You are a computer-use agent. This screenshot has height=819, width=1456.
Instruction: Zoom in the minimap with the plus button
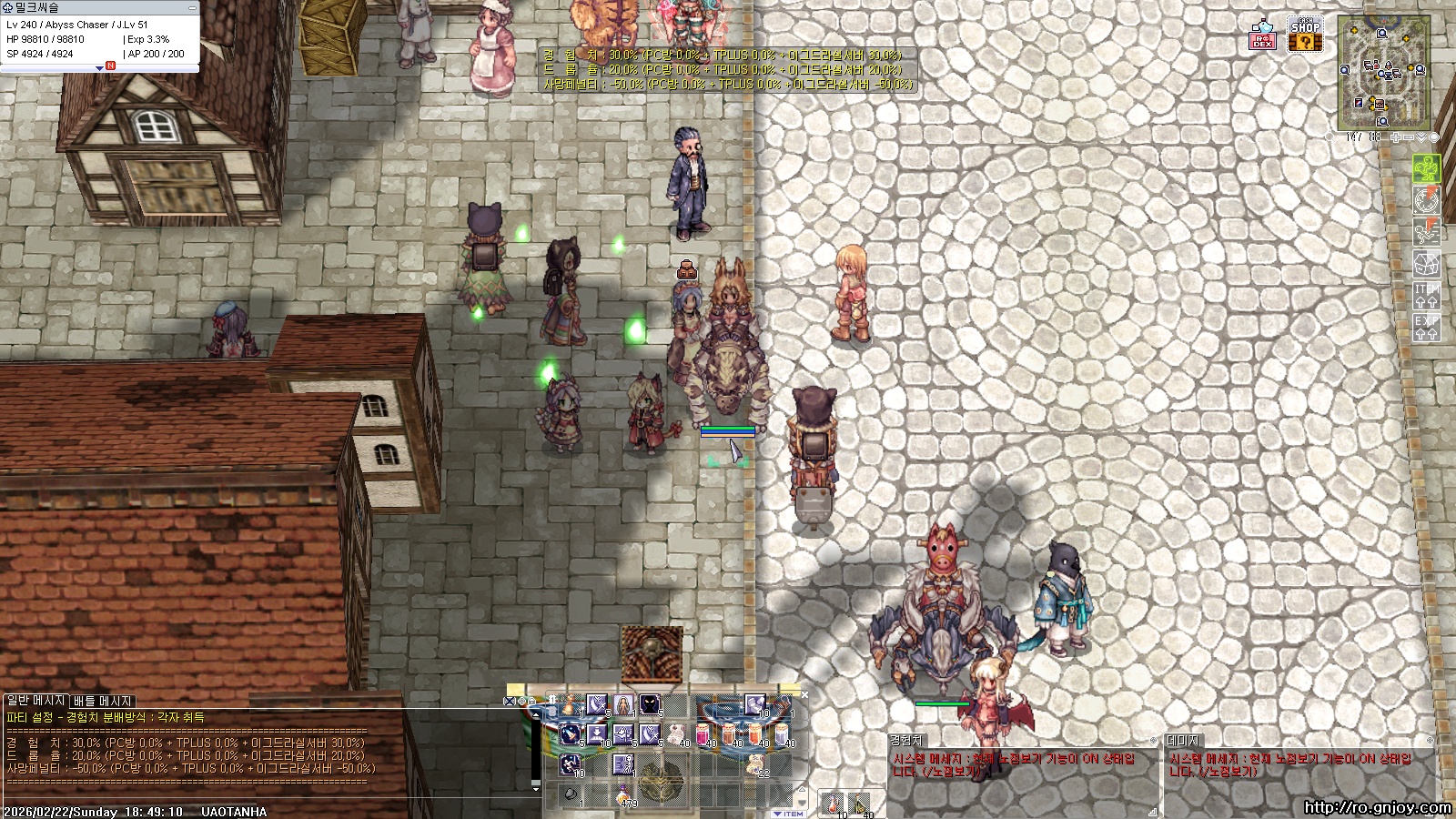click(x=1396, y=137)
